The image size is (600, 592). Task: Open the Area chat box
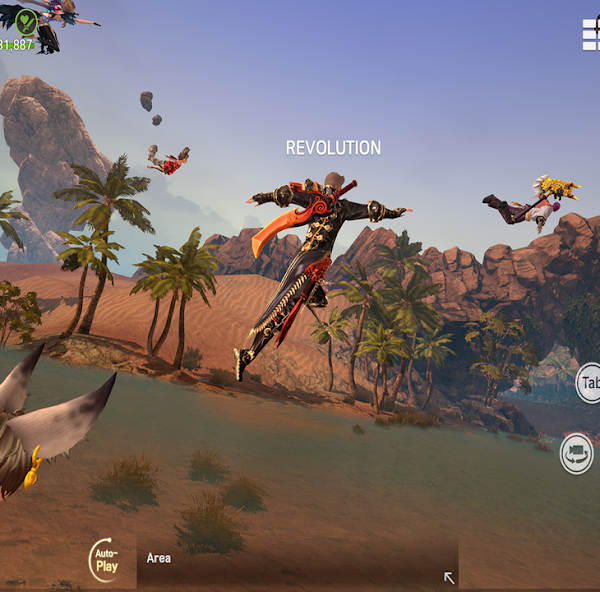pyautogui.click(x=290, y=560)
